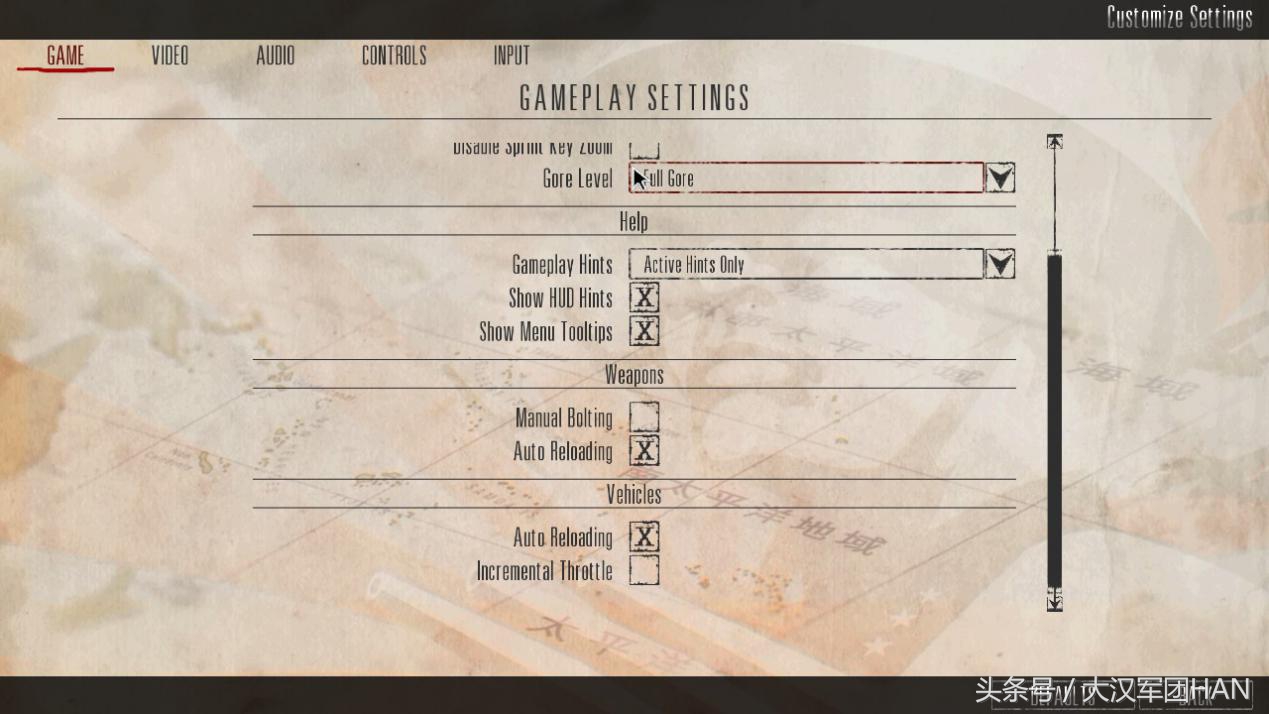
Task: Click the scrollbar's up arrow
Action: click(x=1054, y=142)
